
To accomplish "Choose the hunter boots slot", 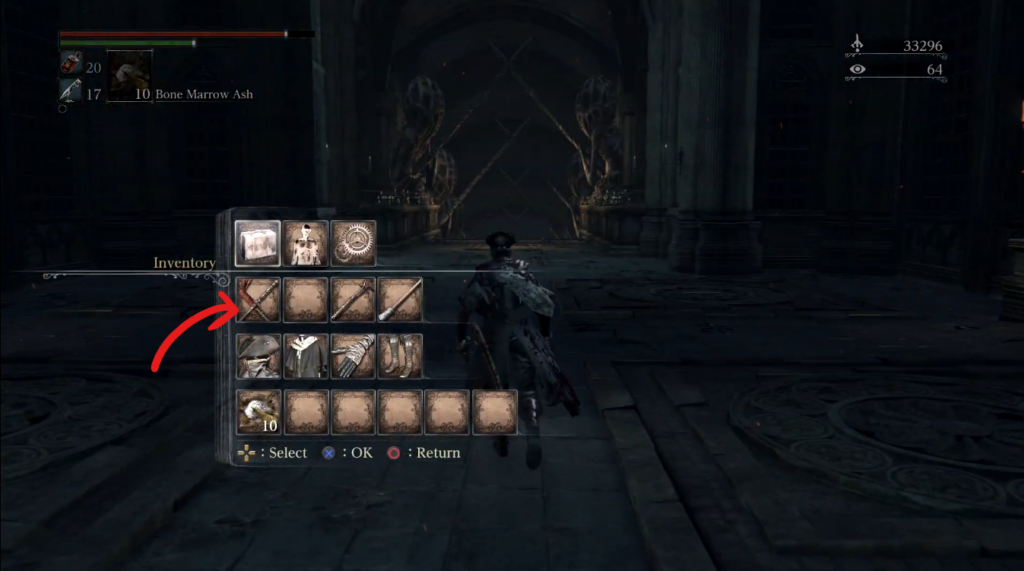I will click(400, 356).
